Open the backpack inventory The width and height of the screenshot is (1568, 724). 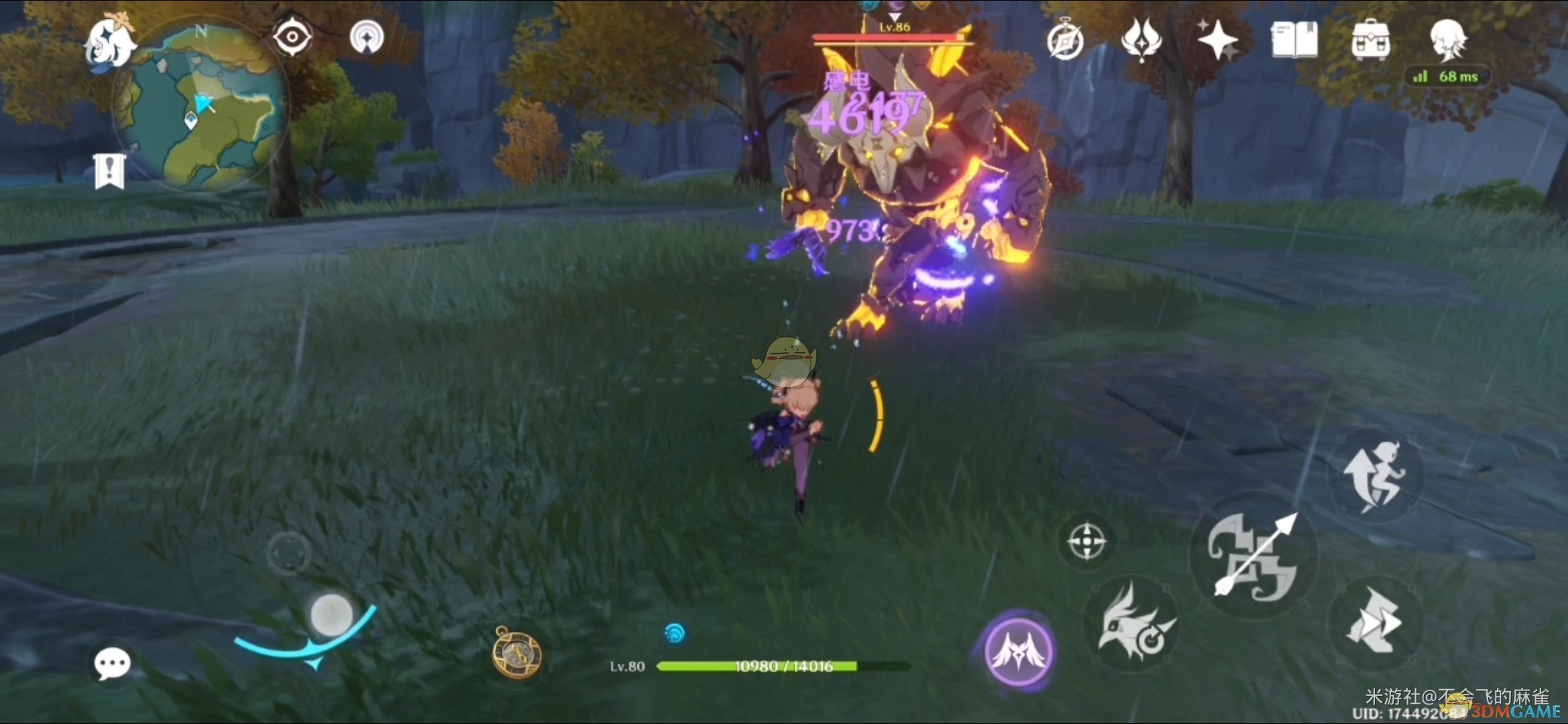click(x=1370, y=40)
